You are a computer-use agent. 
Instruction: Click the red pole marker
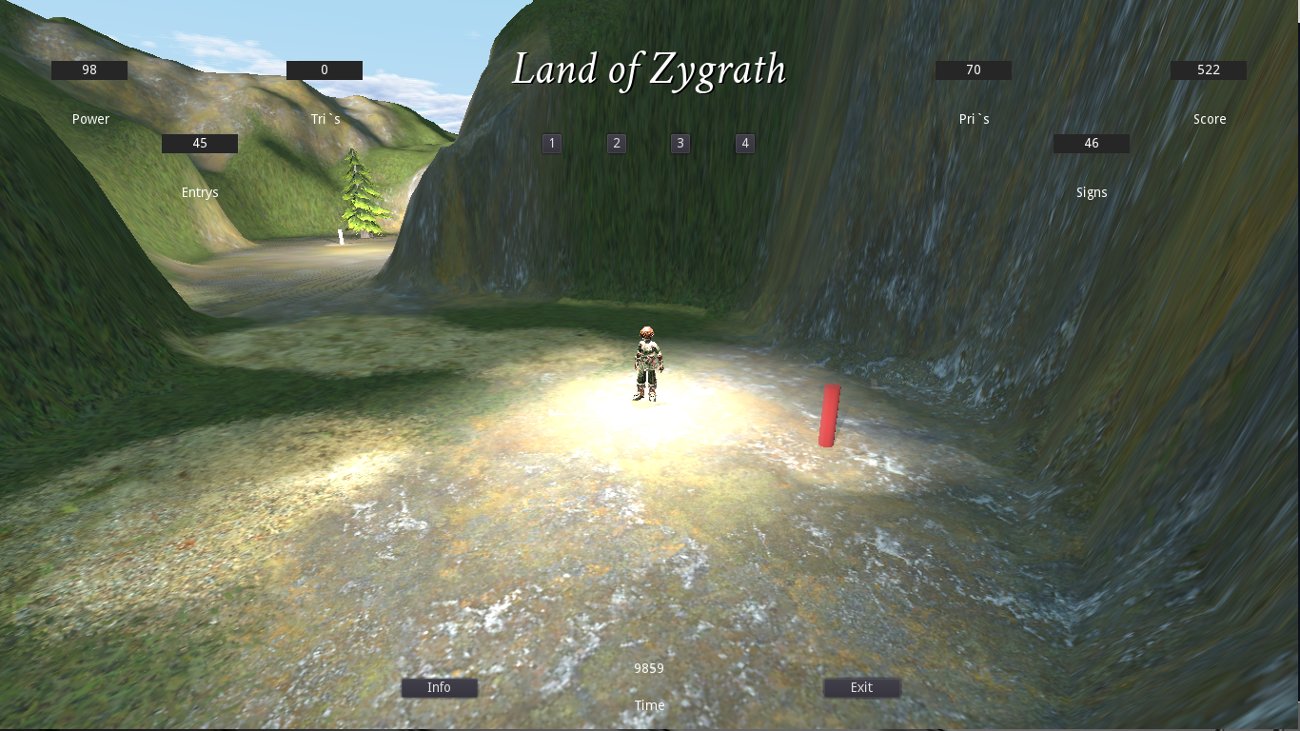click(x=829, y=414)
